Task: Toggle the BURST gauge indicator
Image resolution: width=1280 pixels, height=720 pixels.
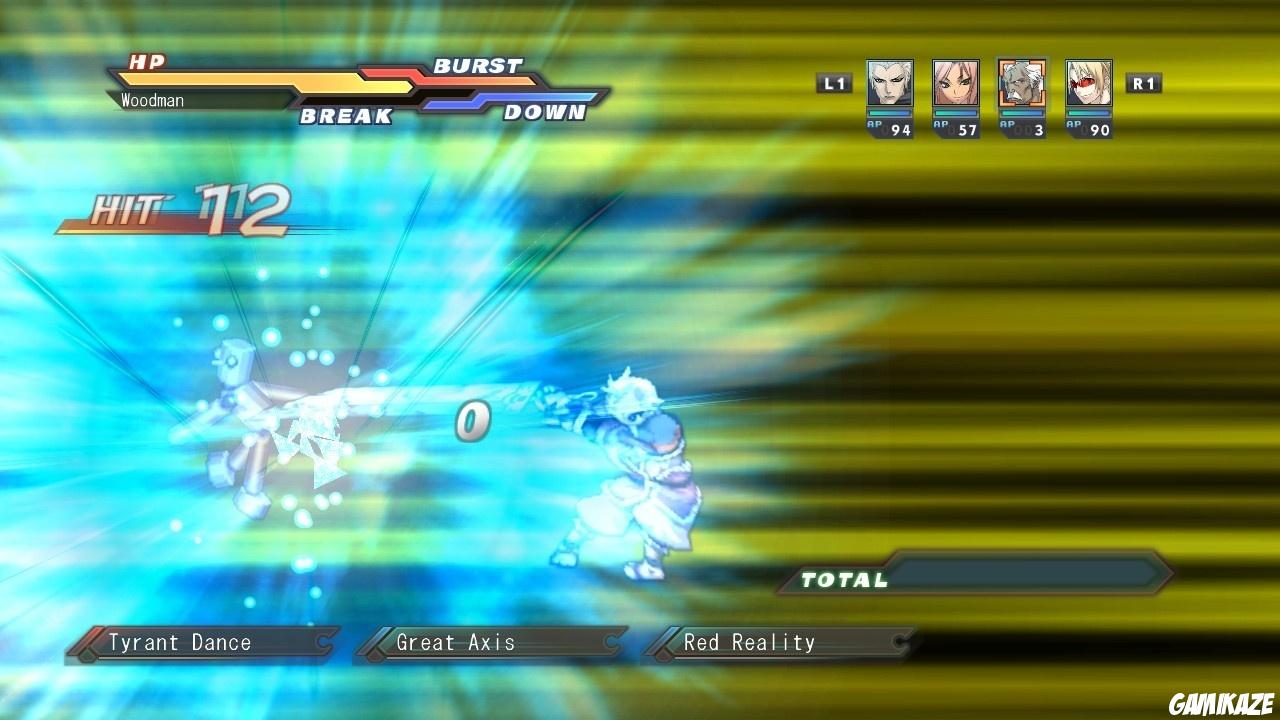Action: (478, 66)
